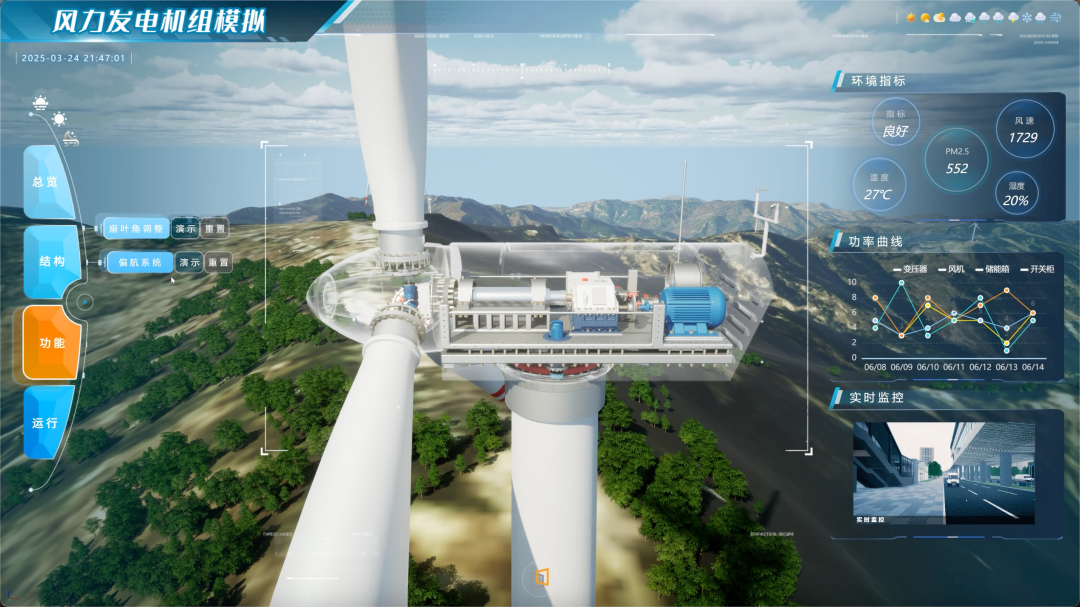The height and width of the screenshot is (607, 1080).
Task: Choose the snowflake weather icon
Action: pos(1027,17)
